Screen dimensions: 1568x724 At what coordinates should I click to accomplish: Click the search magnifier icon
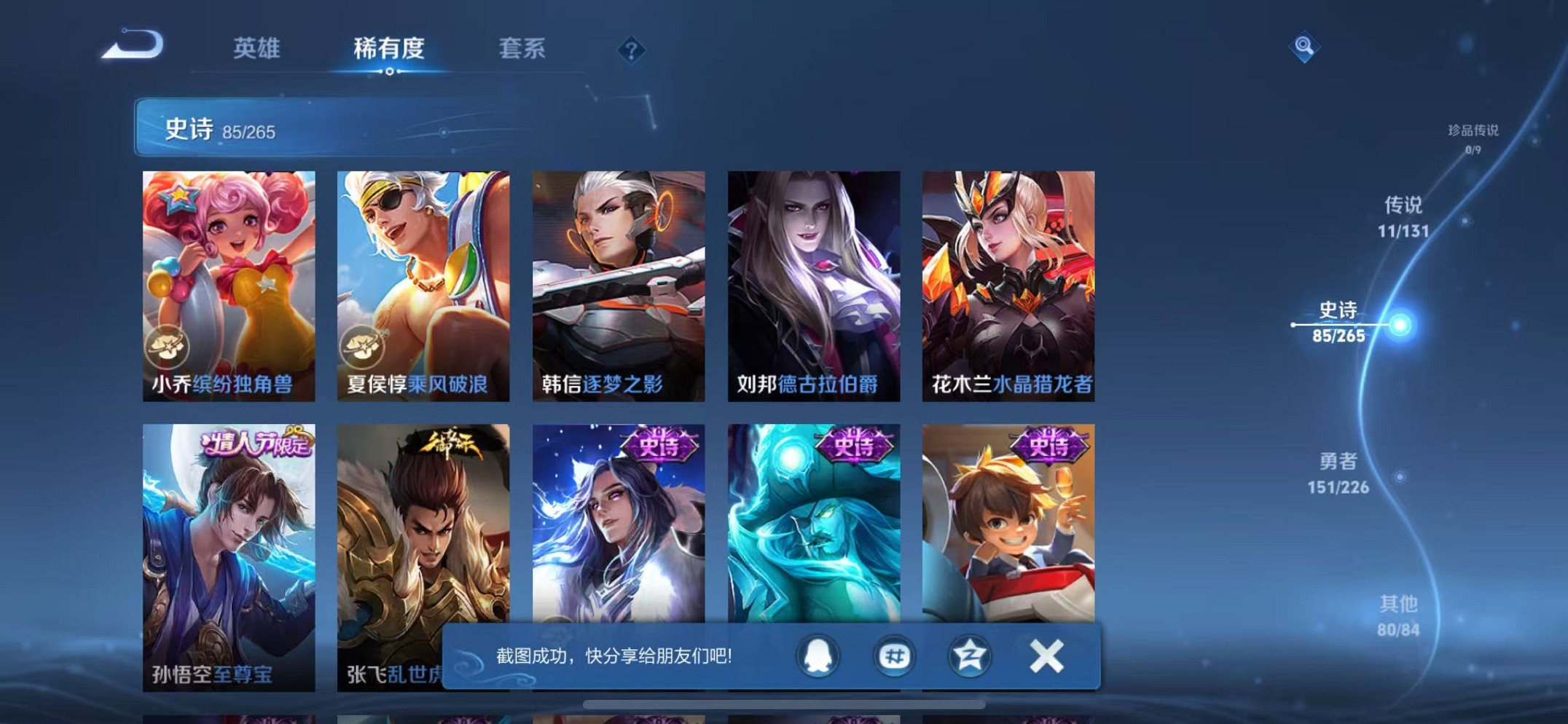pos(1305,46)
